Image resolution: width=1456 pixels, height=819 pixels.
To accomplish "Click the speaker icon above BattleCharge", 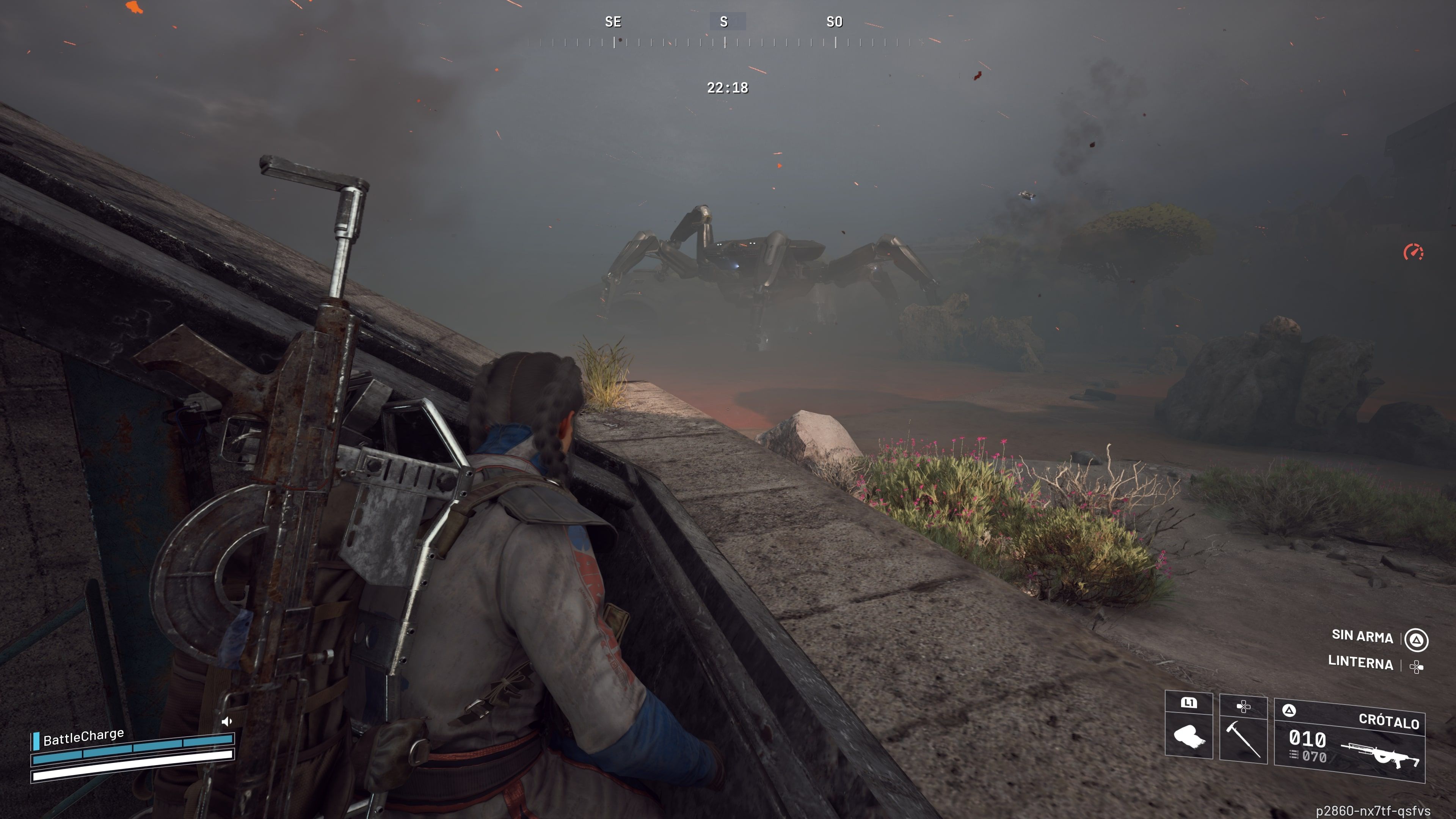I will point(227,721).
